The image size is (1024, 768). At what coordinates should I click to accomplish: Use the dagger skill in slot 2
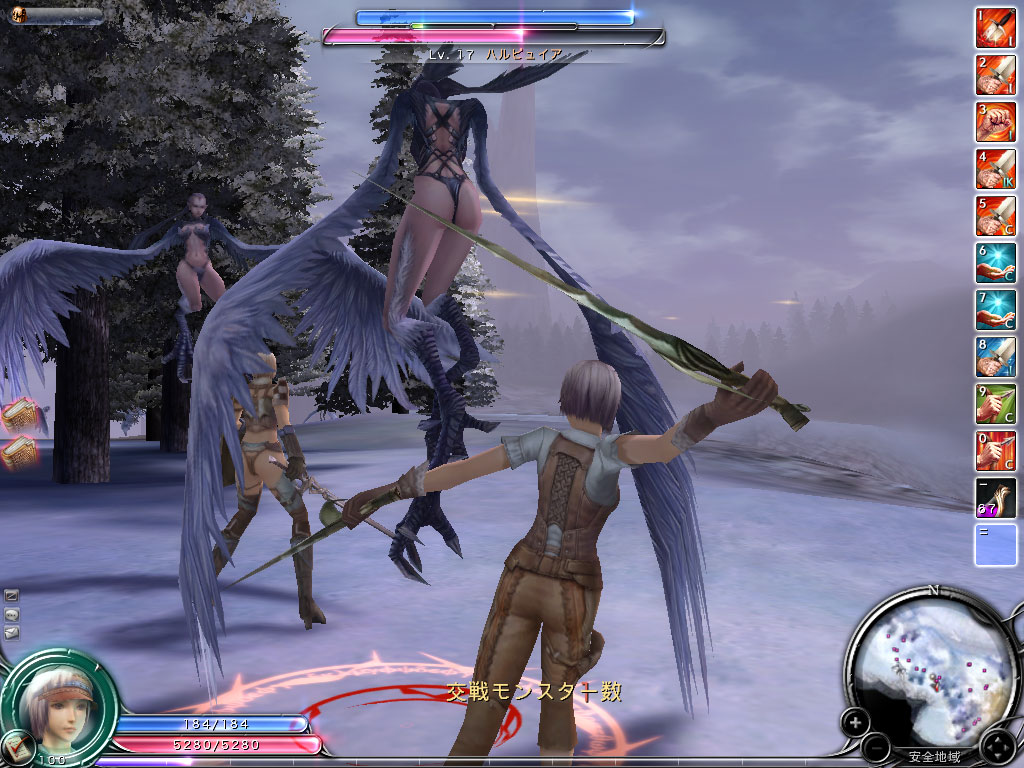pos(995,75)
